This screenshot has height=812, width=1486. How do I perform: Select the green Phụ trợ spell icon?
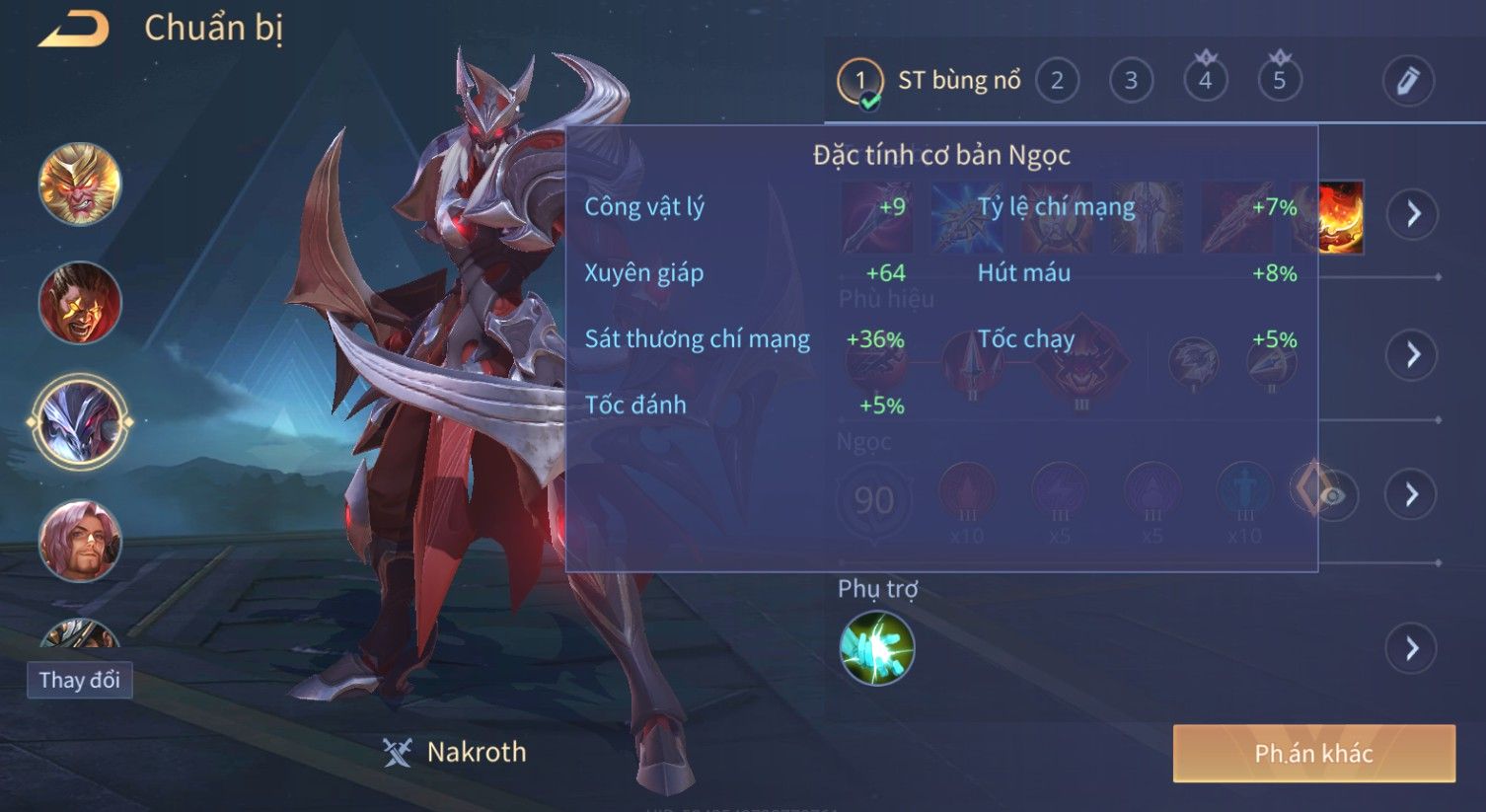(876, 648)
